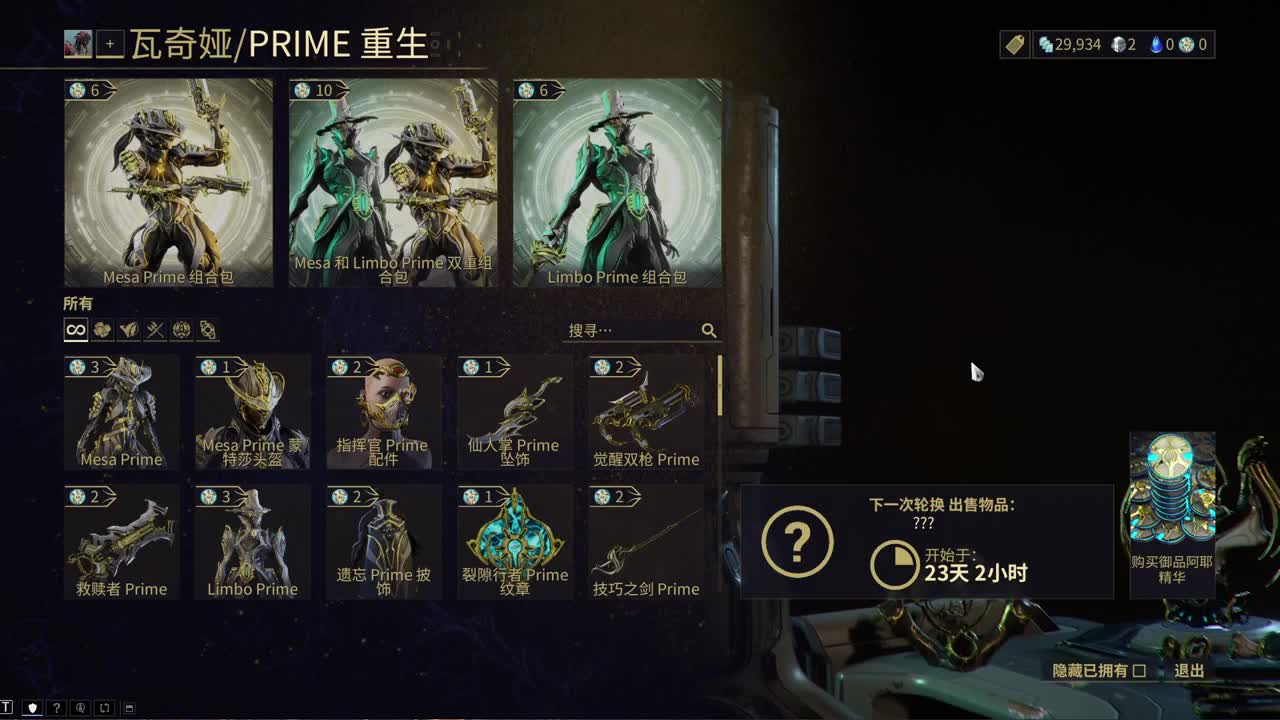Toggle the window mode icon in bottom bar

[129, 709]
